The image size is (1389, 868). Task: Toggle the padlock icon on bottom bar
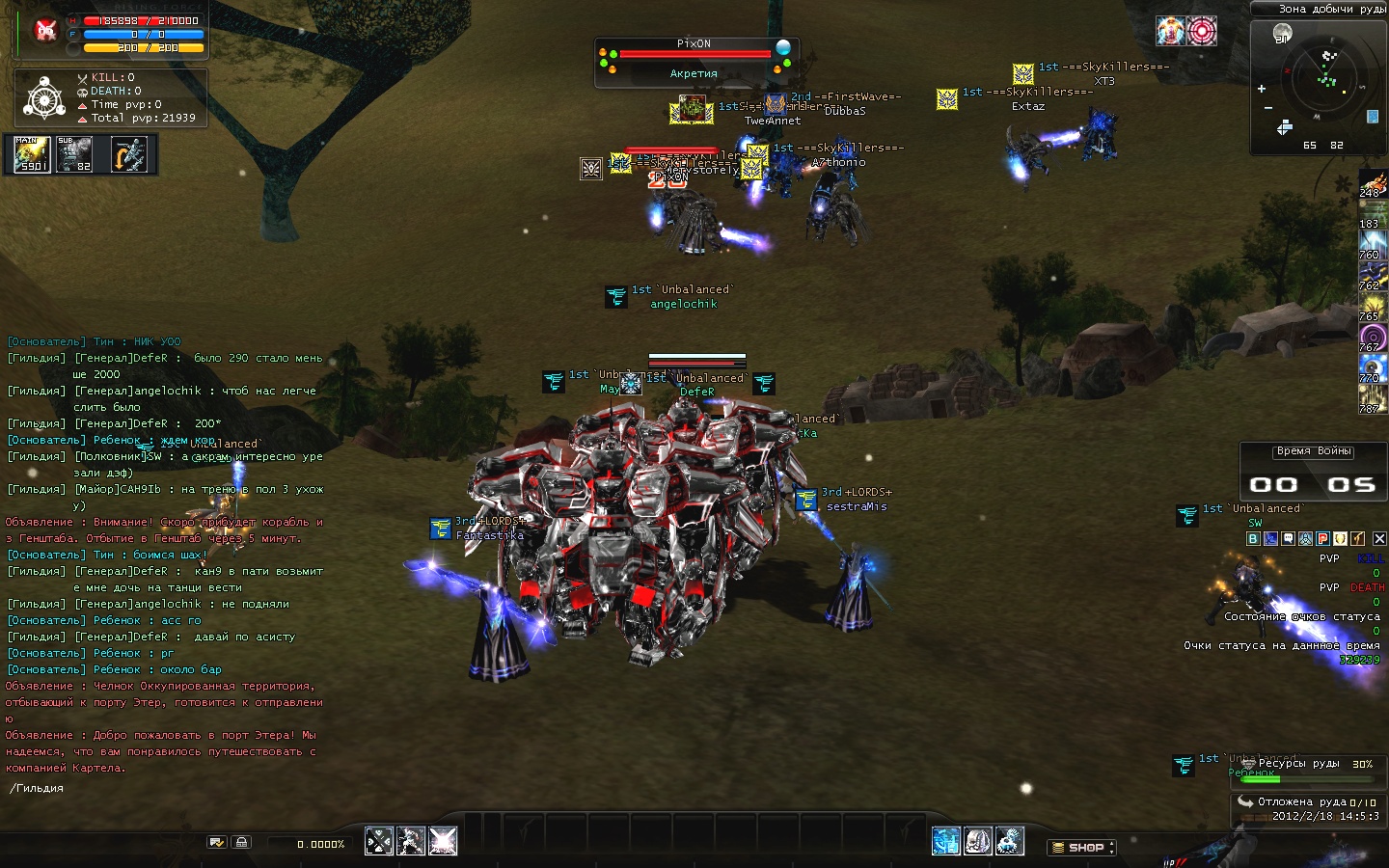(241, 842)
